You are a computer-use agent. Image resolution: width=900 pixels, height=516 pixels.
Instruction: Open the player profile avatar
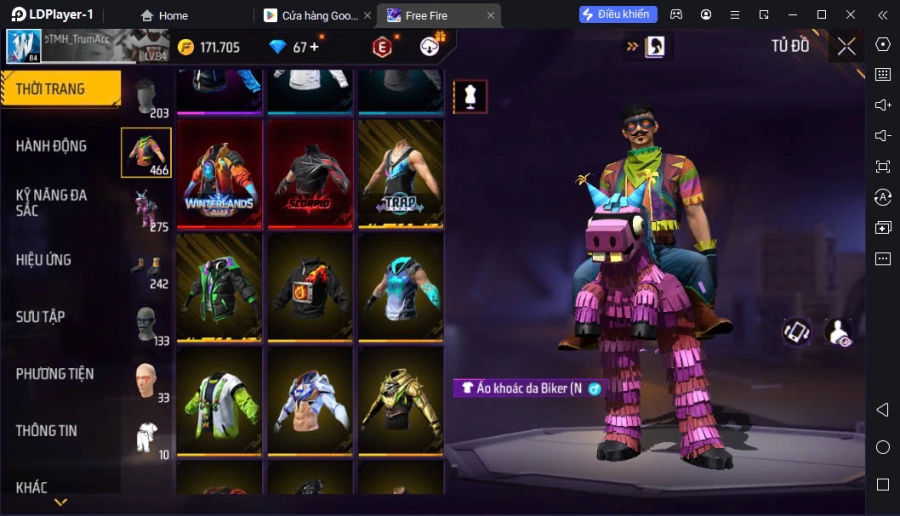pos(24,46)
